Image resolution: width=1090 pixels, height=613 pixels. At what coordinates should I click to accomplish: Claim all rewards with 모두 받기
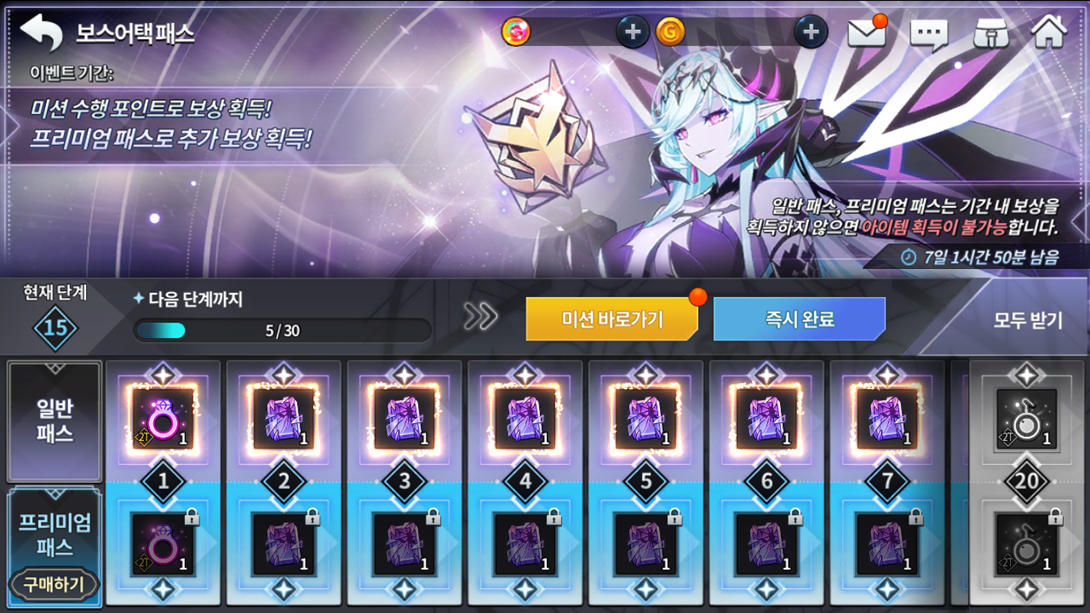tap(1027, 321)
